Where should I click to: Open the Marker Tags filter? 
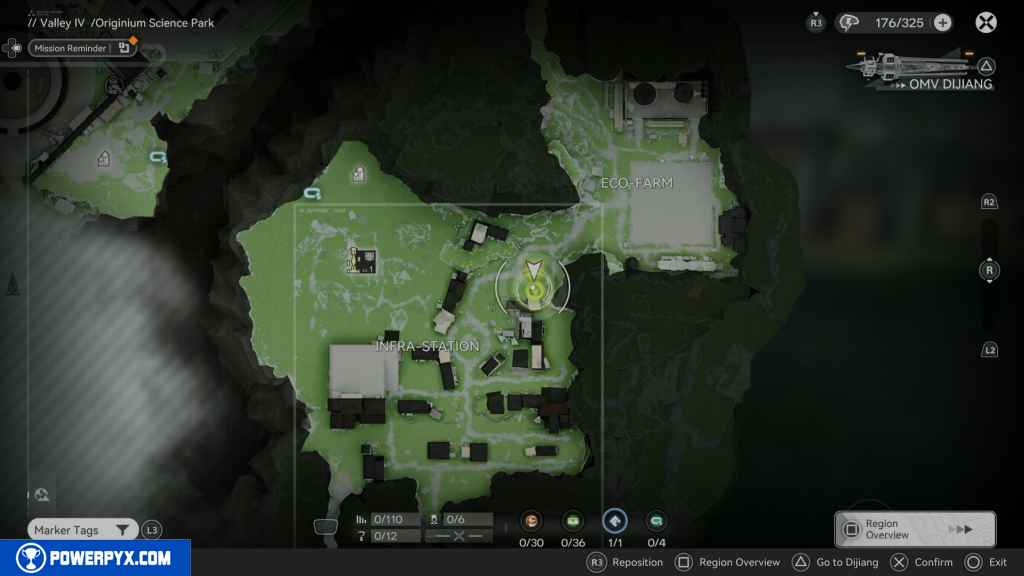pos(82,530)
